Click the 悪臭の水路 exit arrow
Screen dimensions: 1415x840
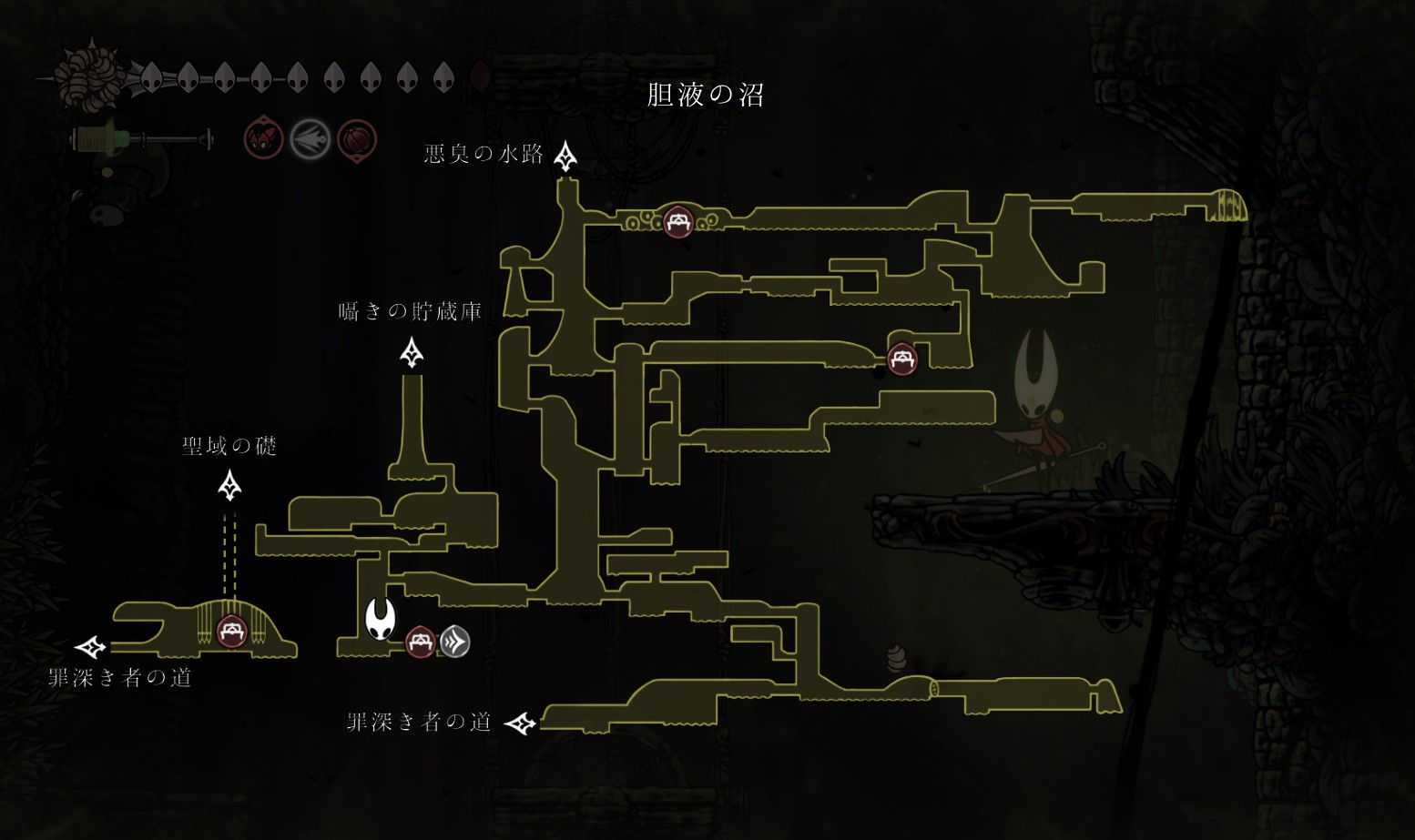(565, 157)
